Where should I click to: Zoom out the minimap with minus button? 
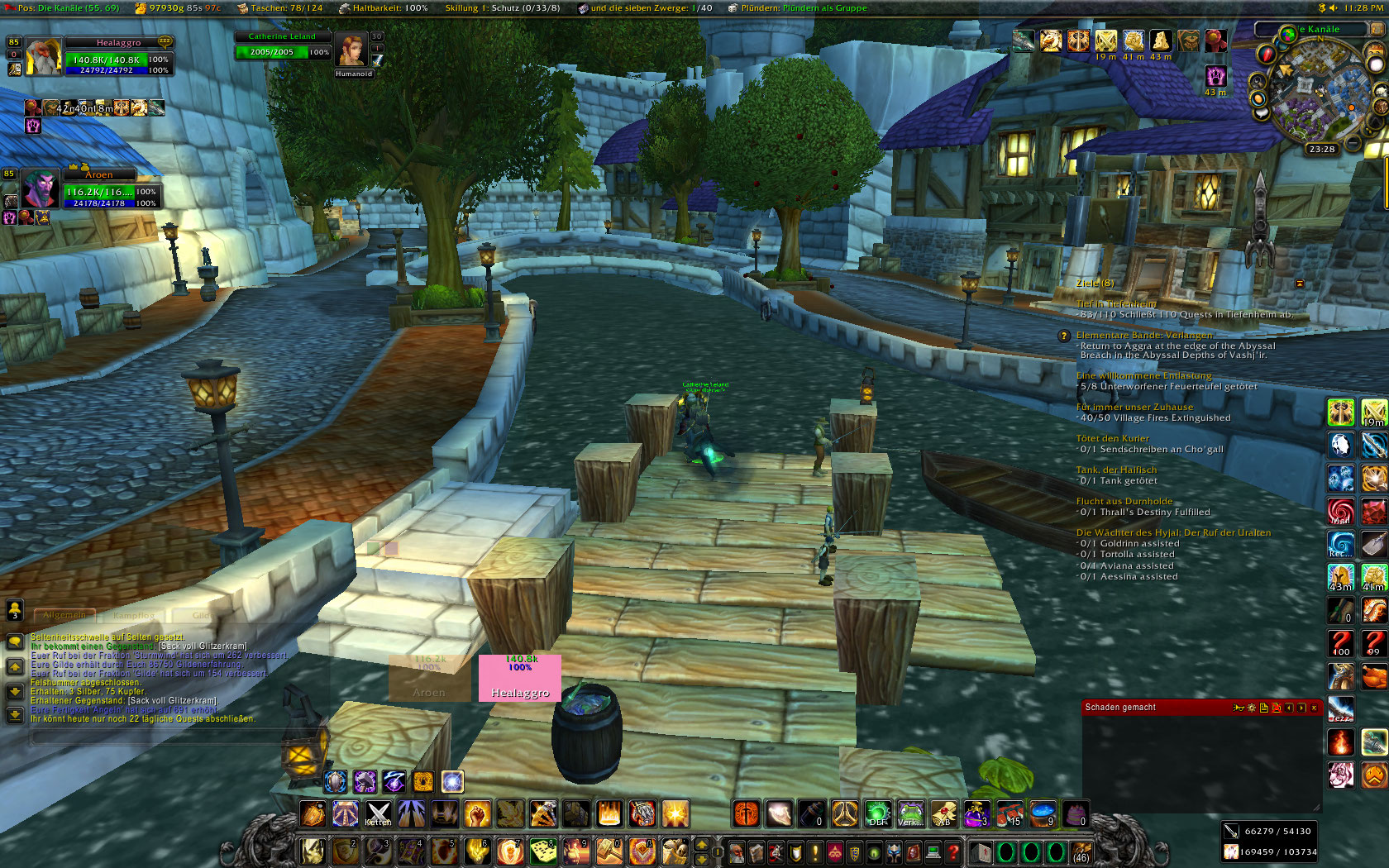[x=1353, y=143]
